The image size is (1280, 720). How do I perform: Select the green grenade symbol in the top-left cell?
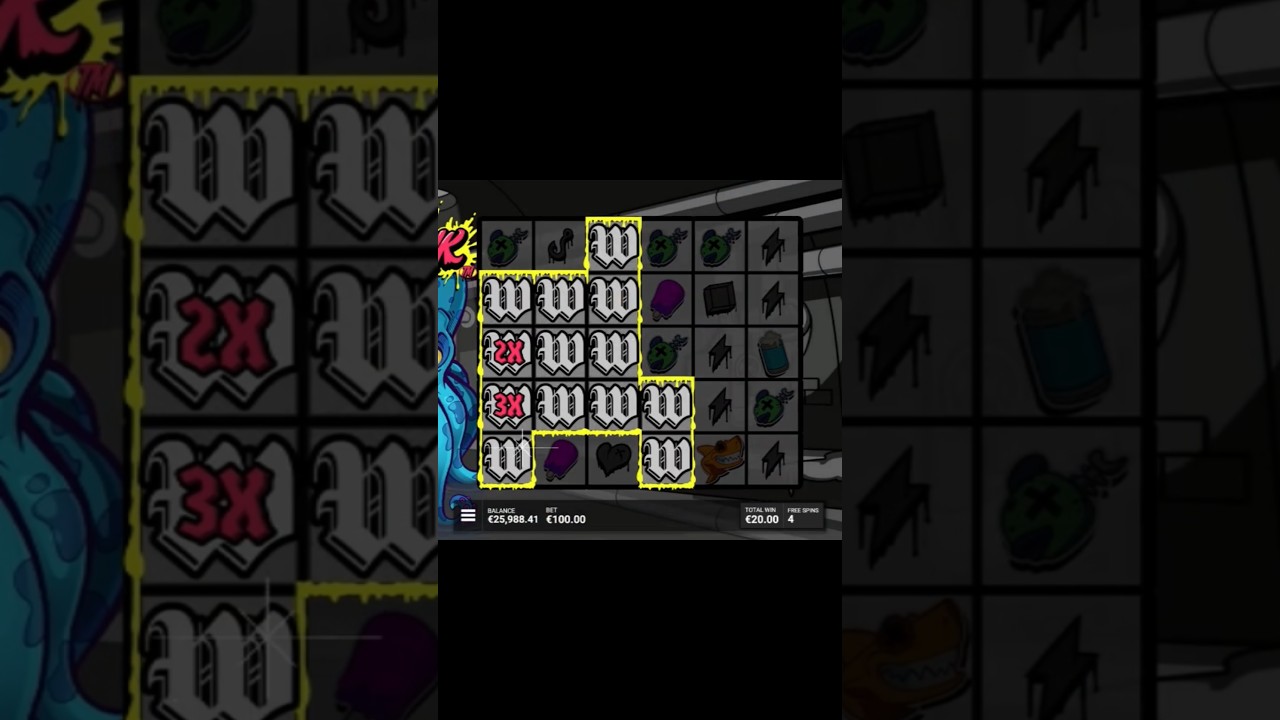point(505,243)
